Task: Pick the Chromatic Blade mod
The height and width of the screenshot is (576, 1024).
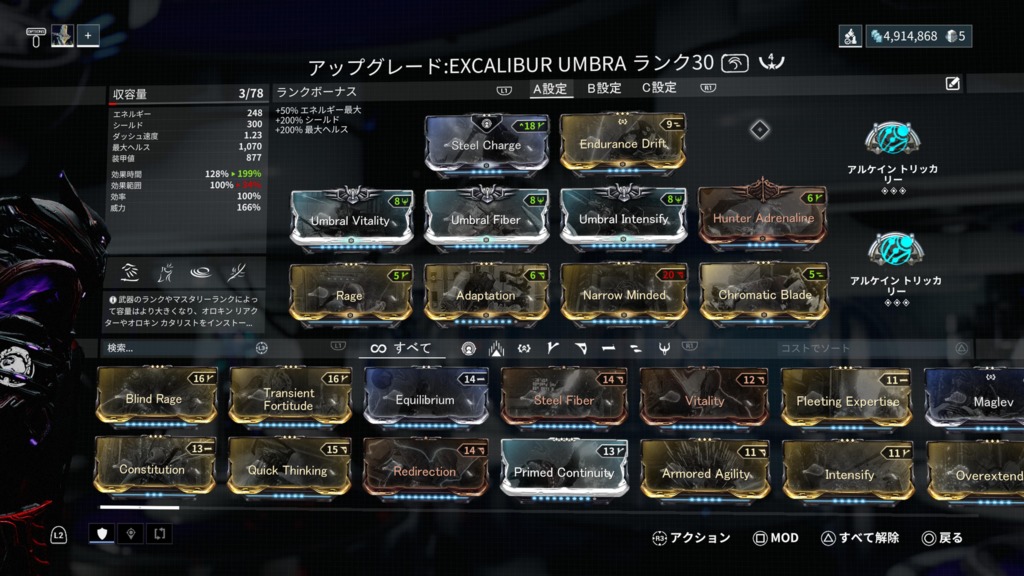Action: pyautogui.click(x=763, y=295)
